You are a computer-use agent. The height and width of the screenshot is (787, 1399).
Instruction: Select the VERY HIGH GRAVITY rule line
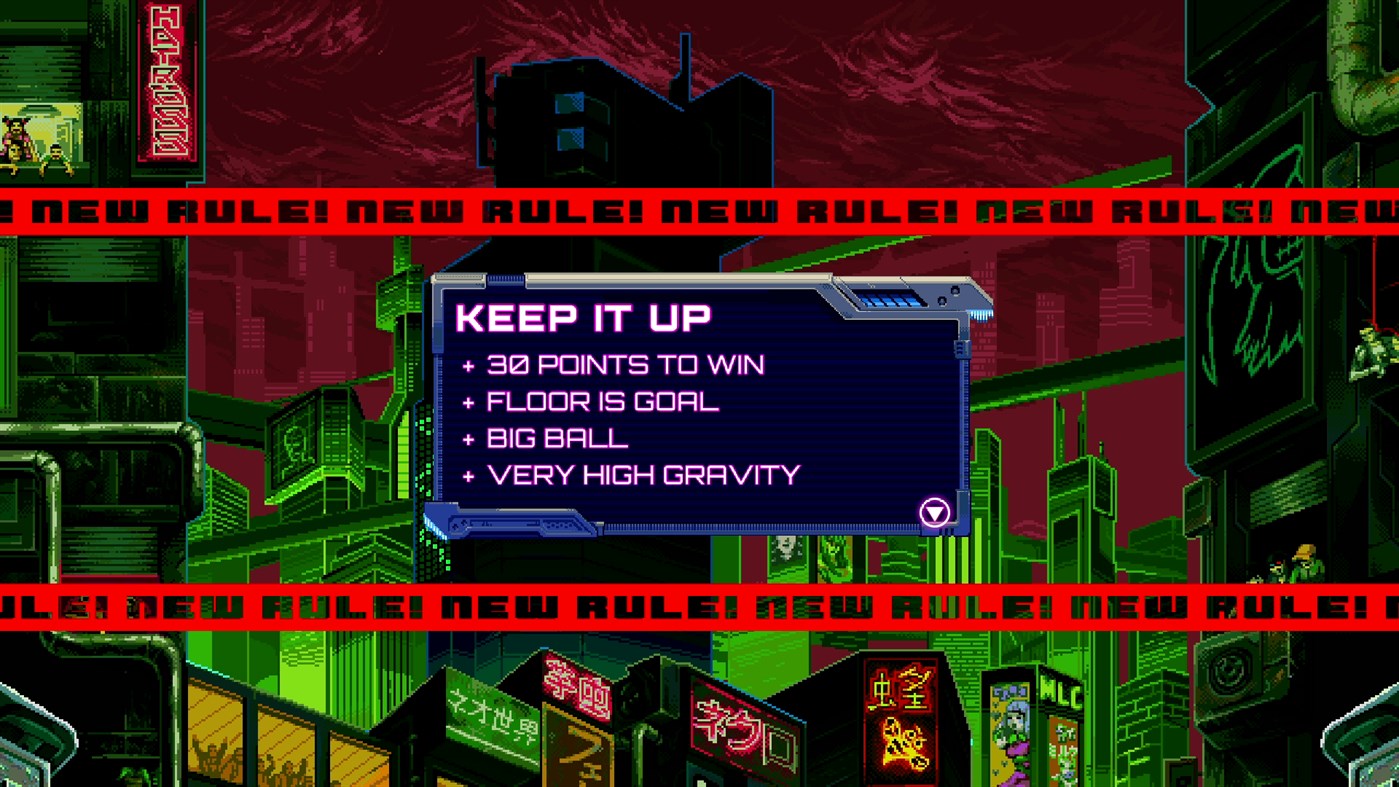[640, 475]
